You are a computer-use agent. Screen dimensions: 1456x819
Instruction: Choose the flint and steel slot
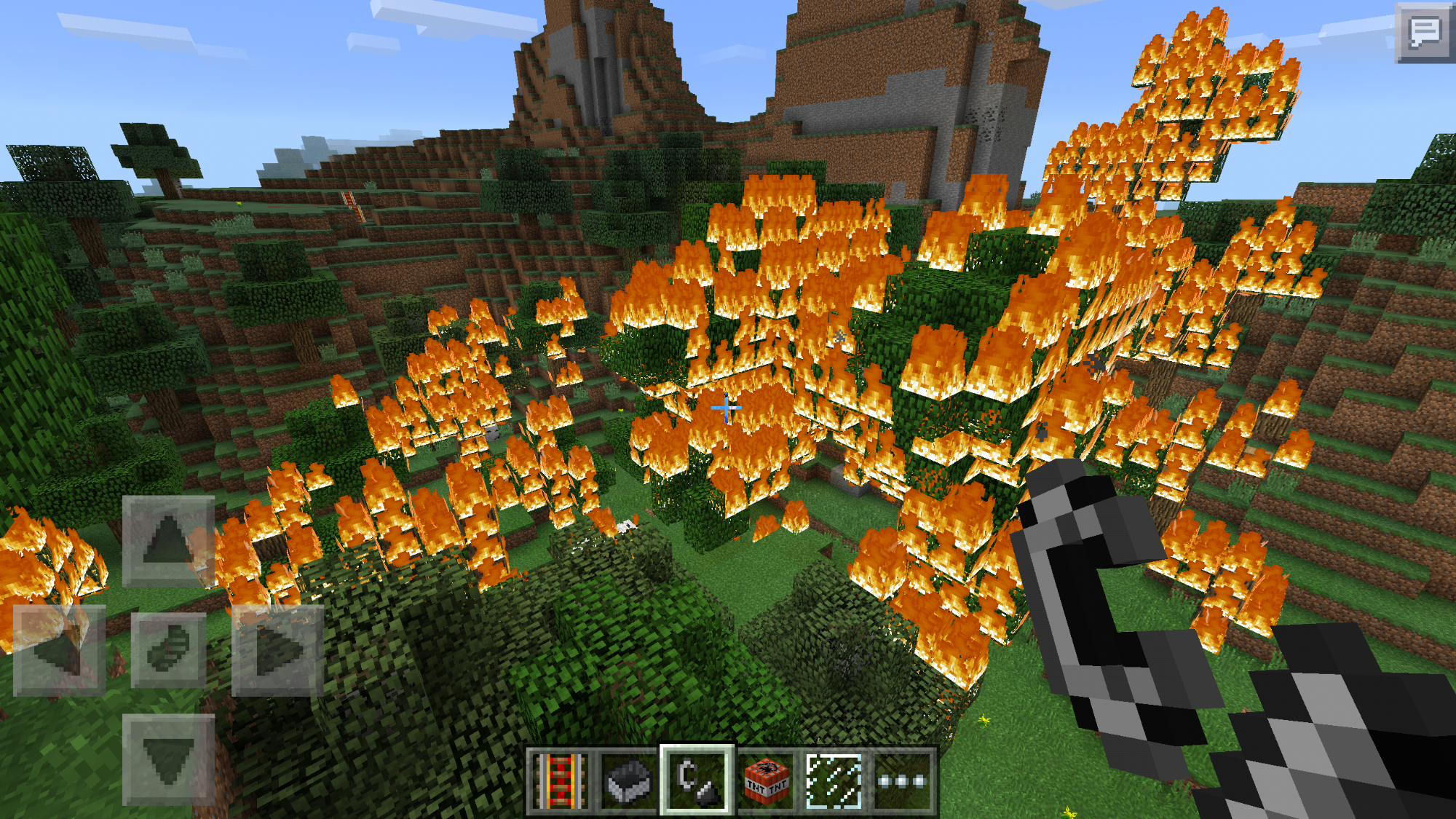697,781
